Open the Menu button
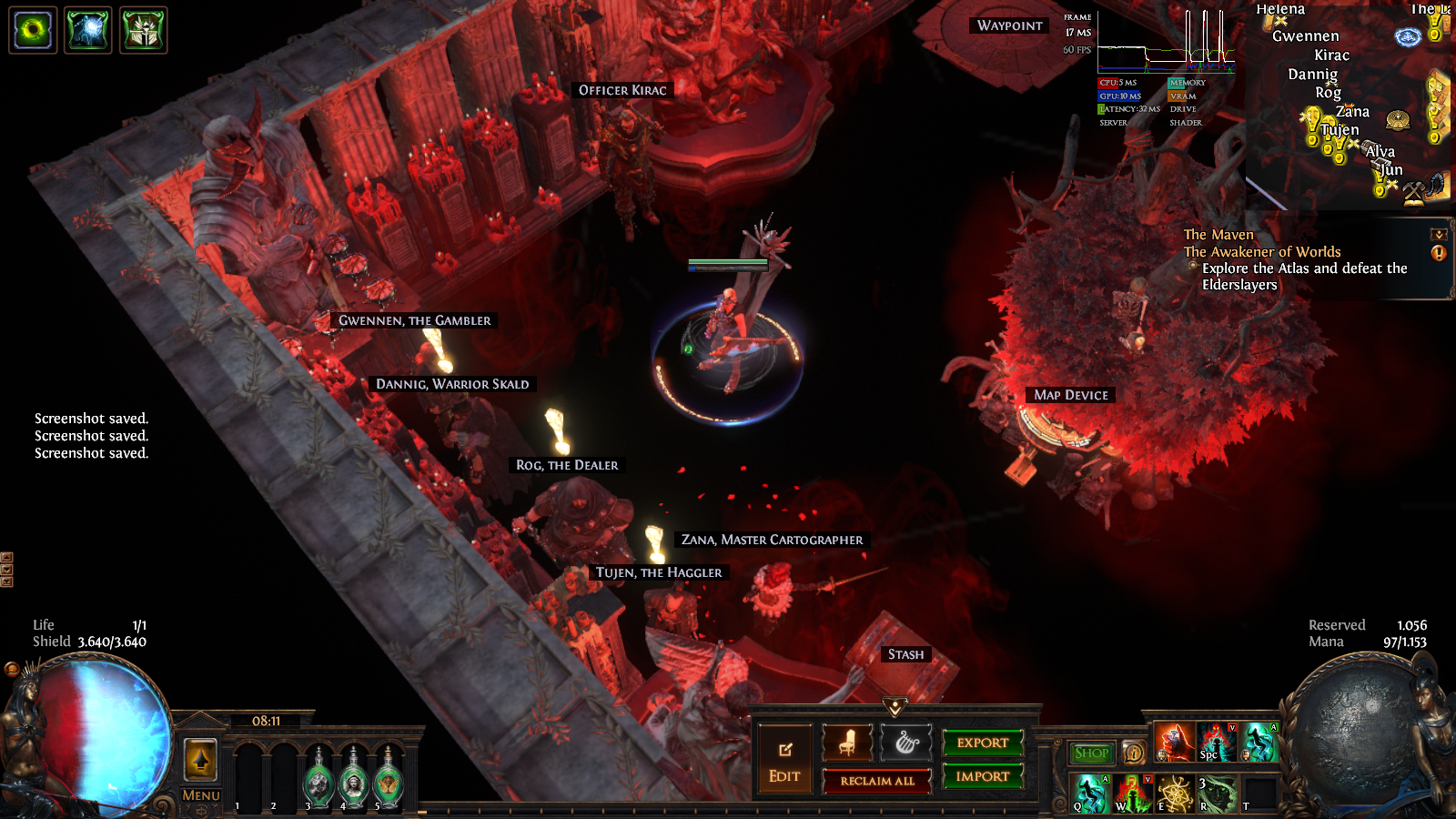 [x=201, y=795]
